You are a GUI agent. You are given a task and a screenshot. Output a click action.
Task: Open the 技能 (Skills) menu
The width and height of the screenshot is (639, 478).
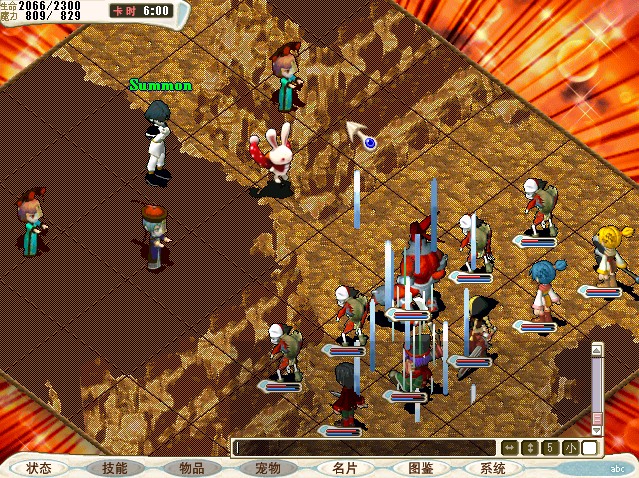(x=115, y=468)
